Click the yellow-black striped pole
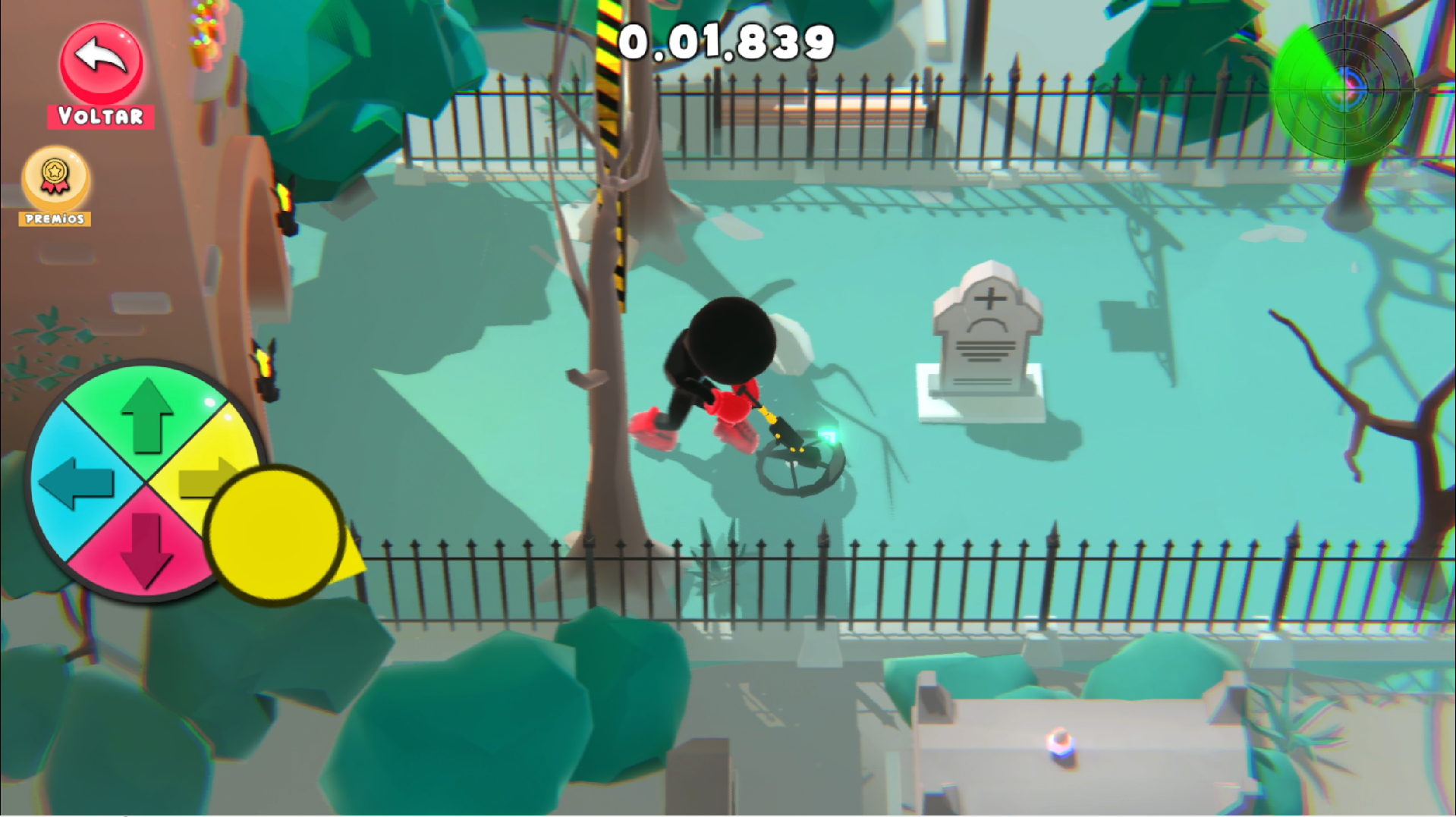The height and width of the screenshot is (817, 1456). coord(613,152)
